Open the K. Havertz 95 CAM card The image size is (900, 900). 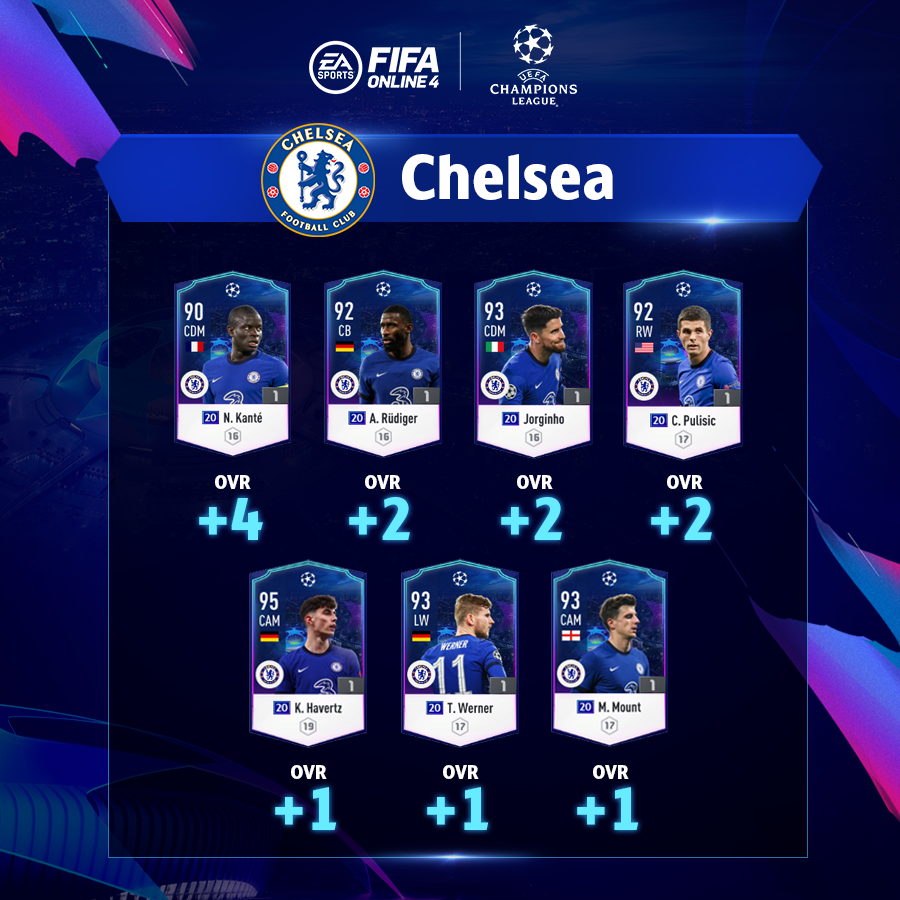(307, 654)
